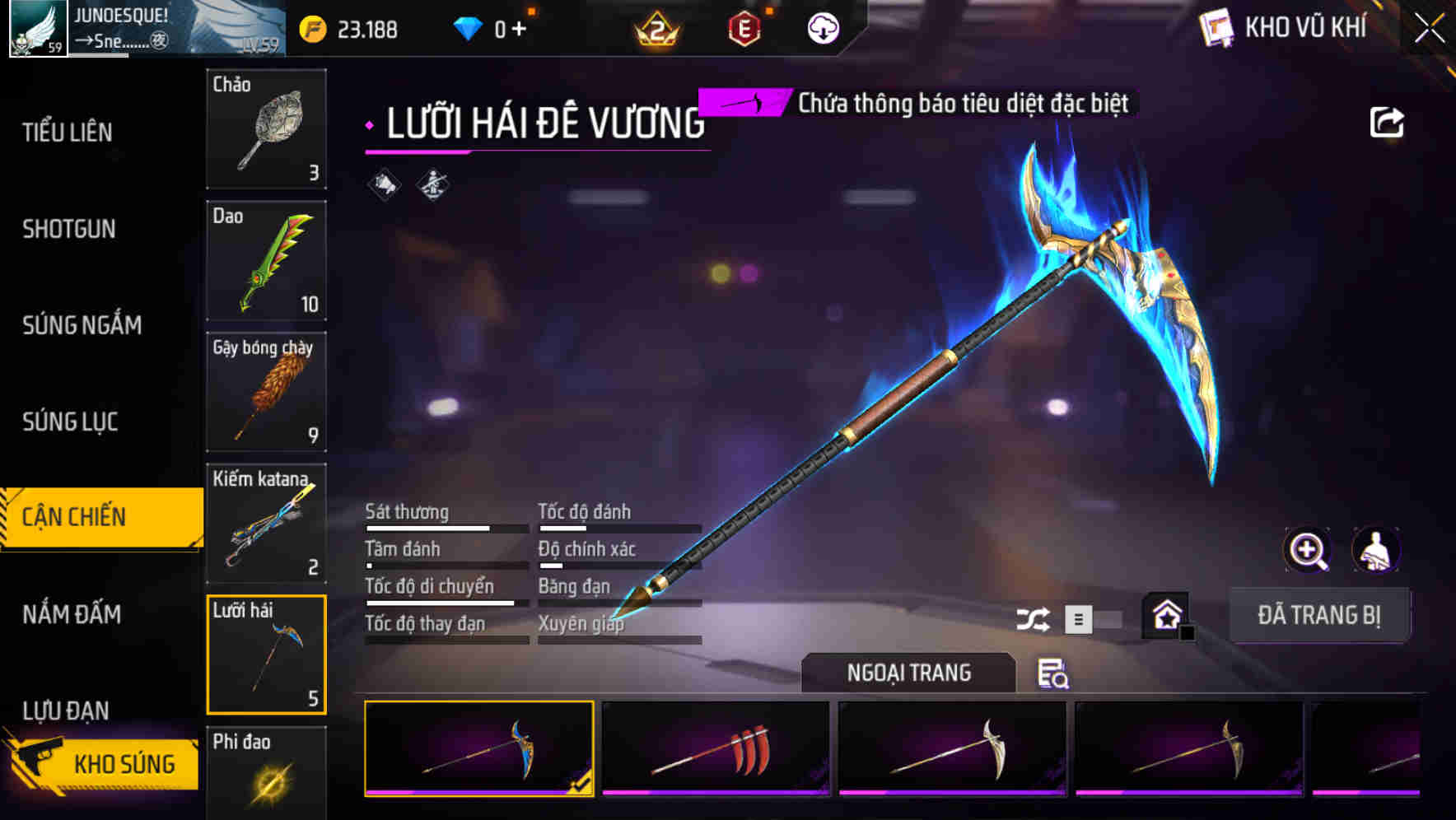Open Kho Súng from the sidebar

[x=122, y=763]
